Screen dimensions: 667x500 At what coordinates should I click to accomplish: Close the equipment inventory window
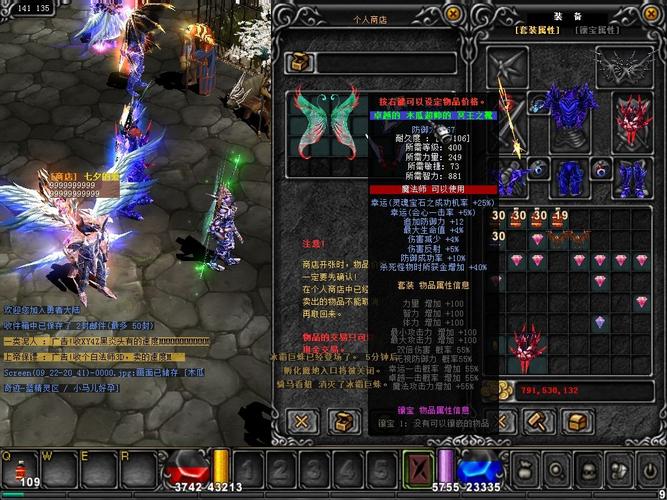tap(649, 13)
